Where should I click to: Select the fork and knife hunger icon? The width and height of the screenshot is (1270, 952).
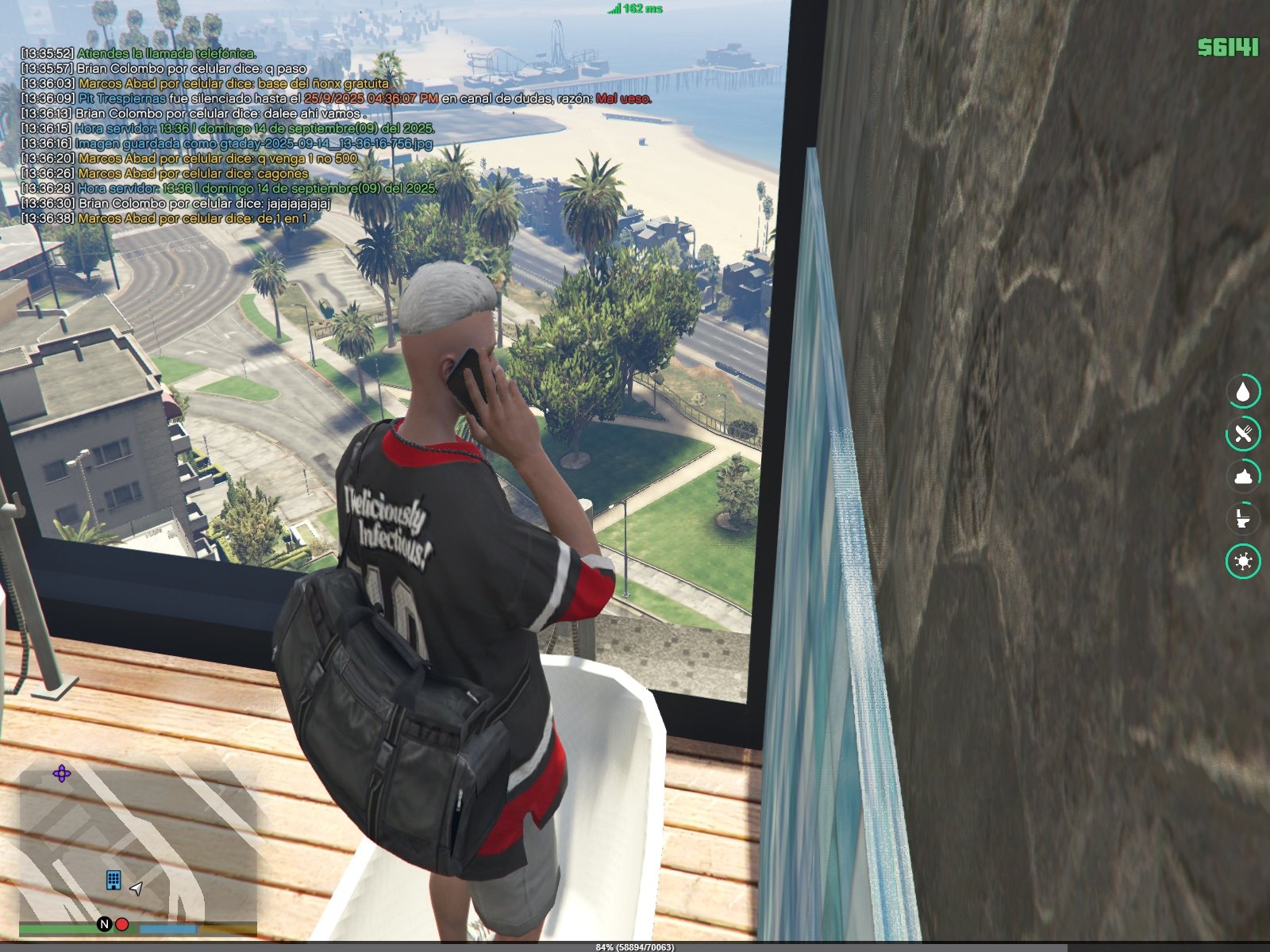coord(1243,434)
